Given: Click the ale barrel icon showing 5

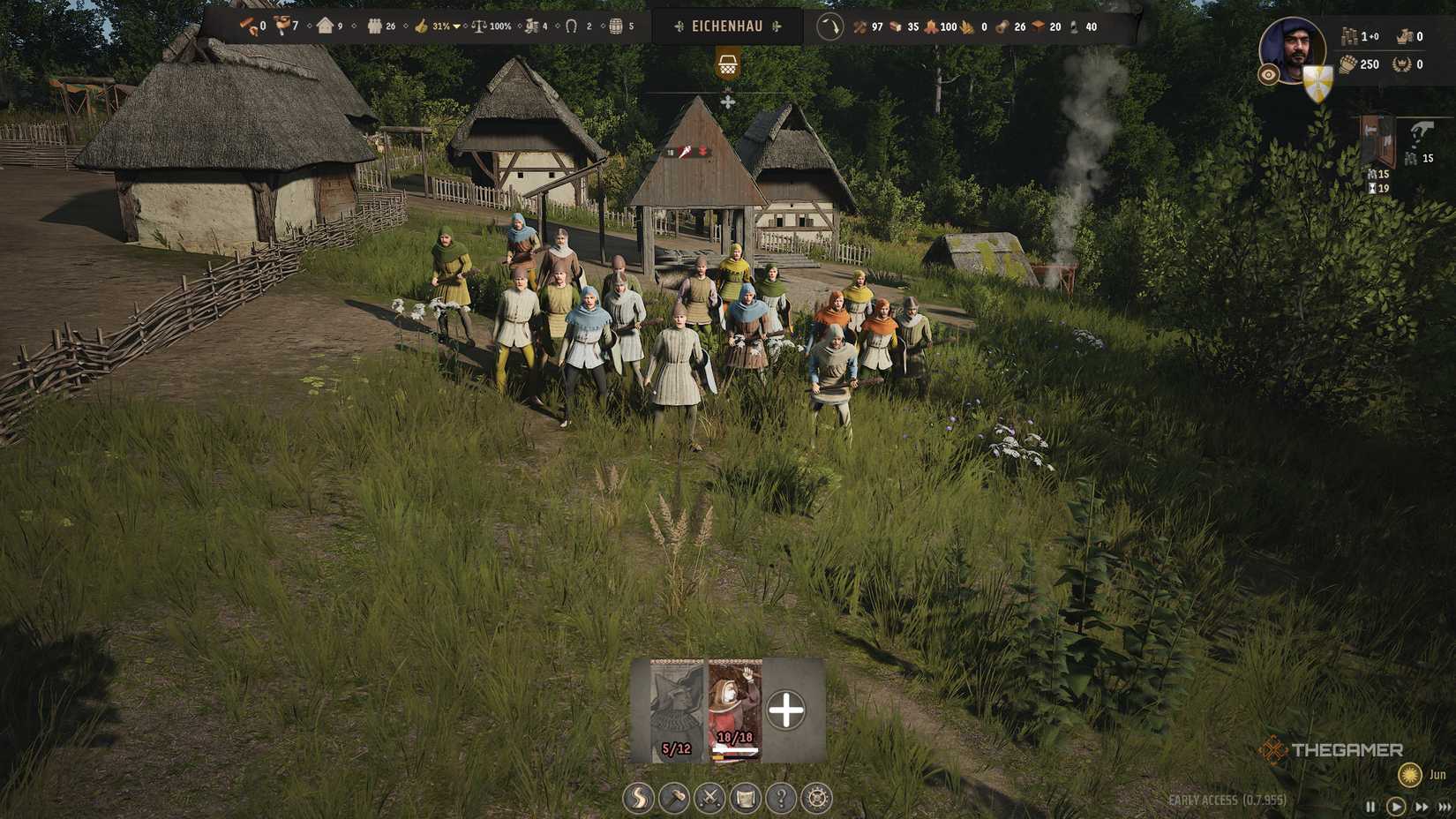Looking at the screenshot, I should [x=615, y=26].
